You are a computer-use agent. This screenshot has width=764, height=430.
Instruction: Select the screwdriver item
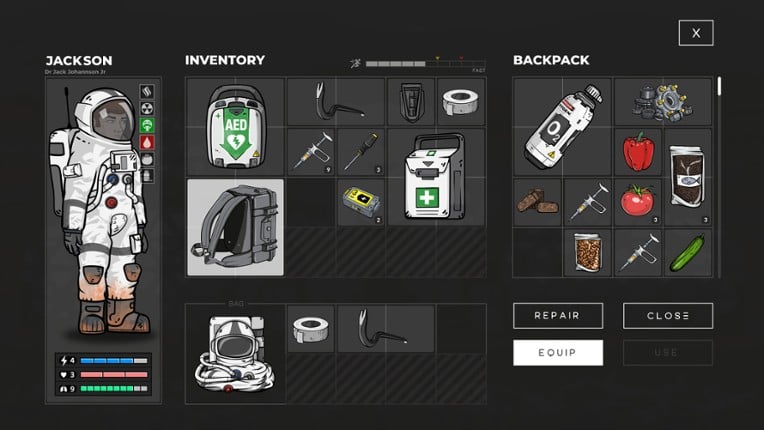pos(361,152)
